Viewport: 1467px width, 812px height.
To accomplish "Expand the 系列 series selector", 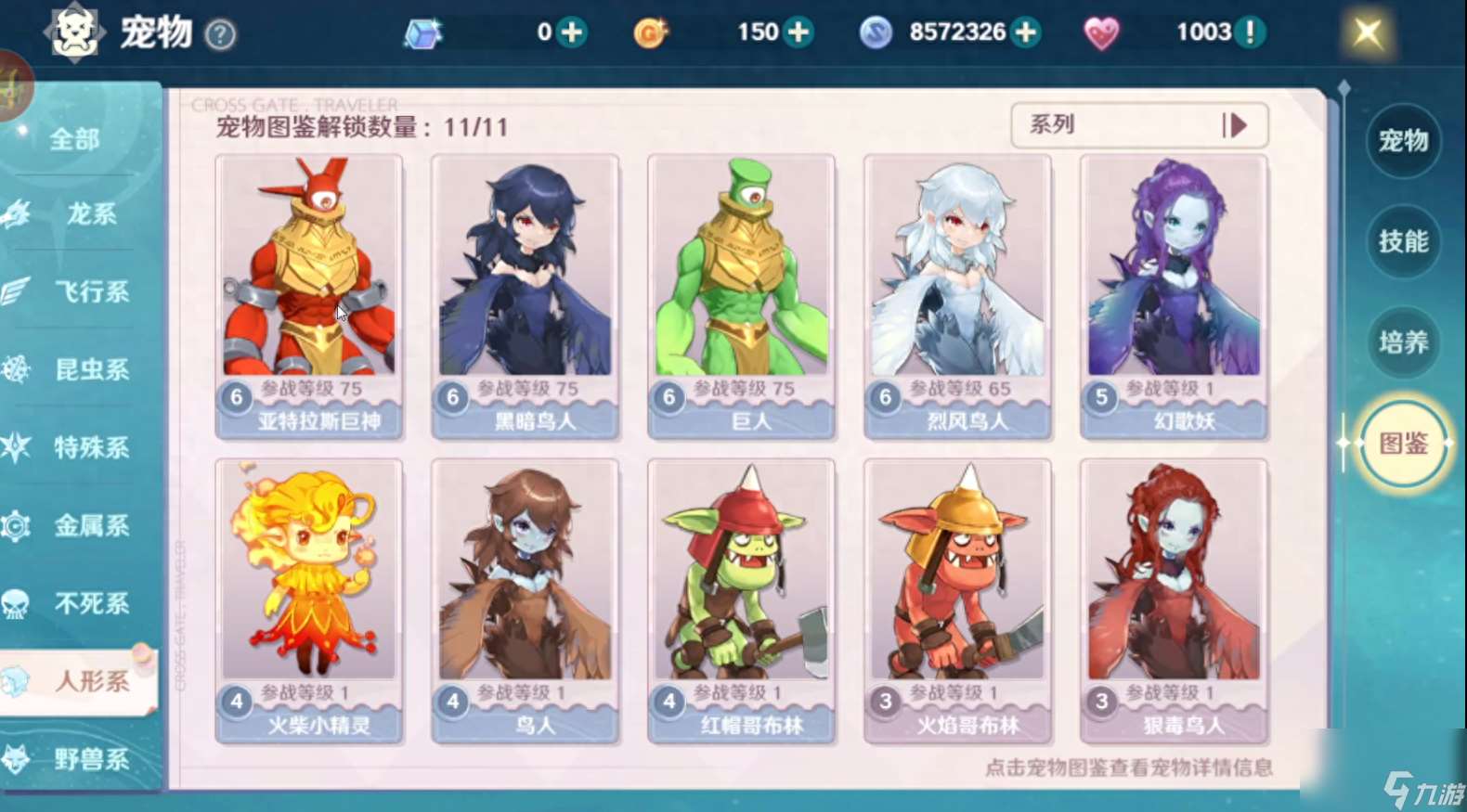I will 1139,125.
